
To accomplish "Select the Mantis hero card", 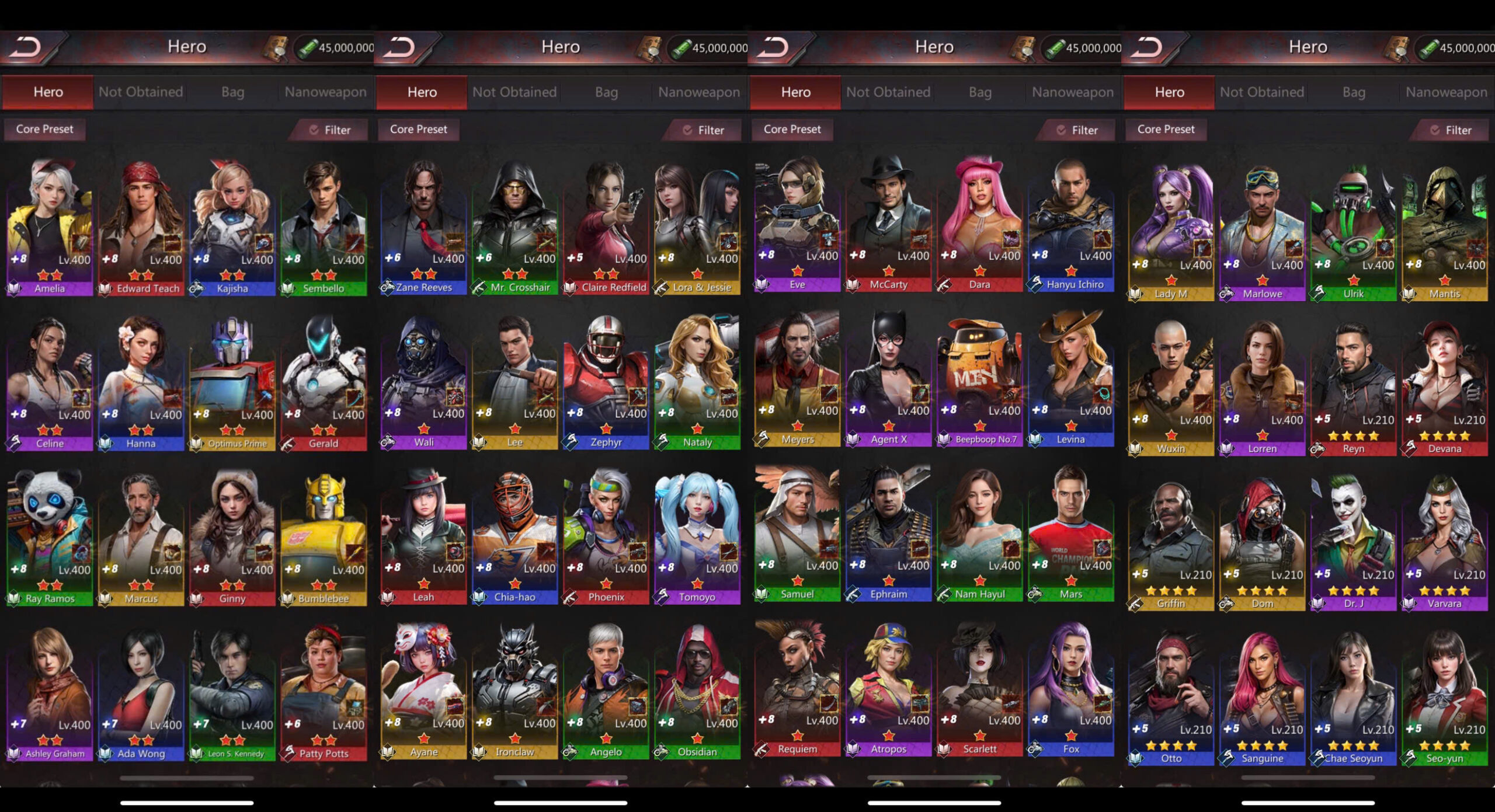I will coord(1444,232).
